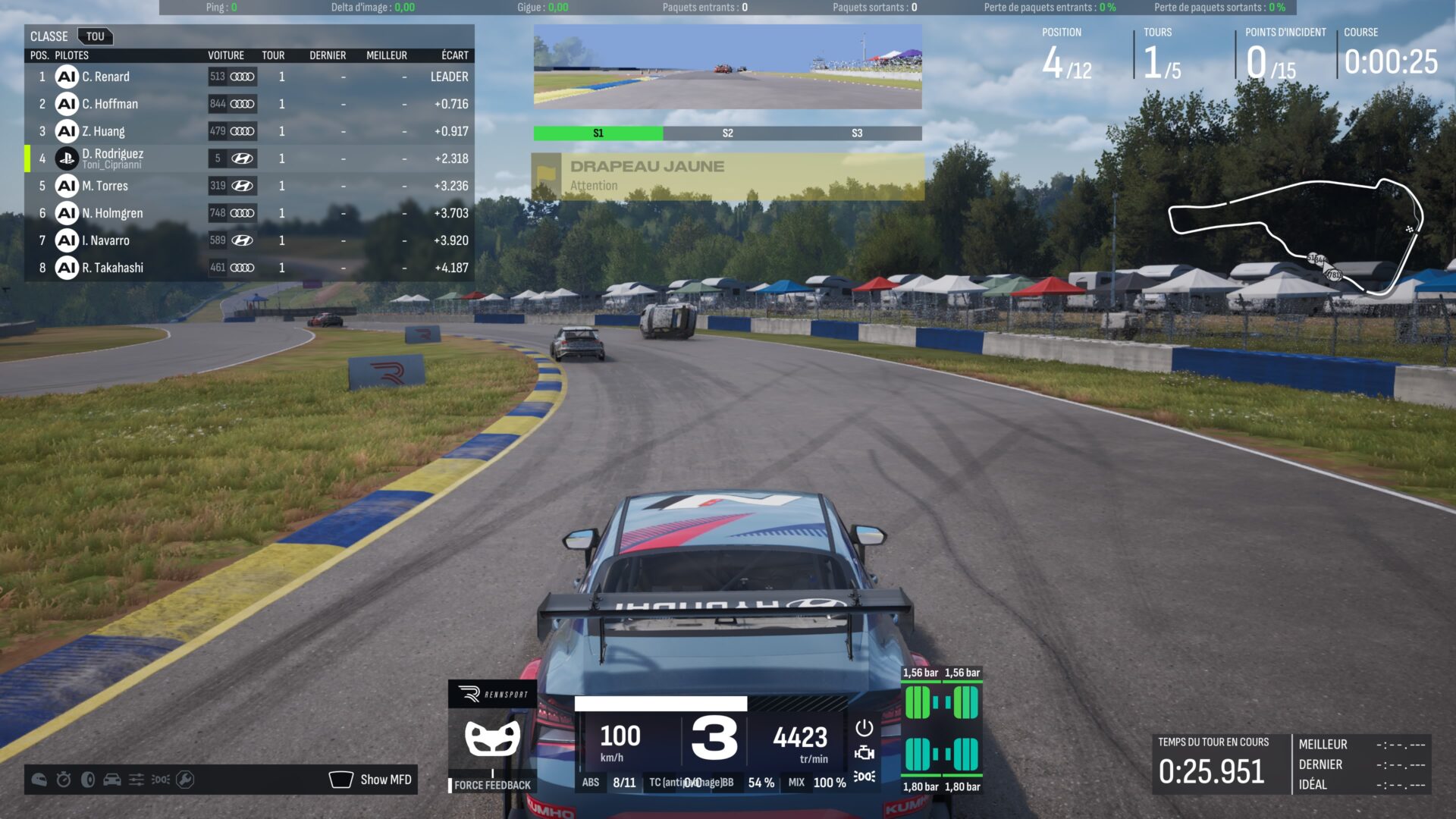Screen dimensions: 1456x819
Task: Open the tyre page icon
Action: pos(88,780)
